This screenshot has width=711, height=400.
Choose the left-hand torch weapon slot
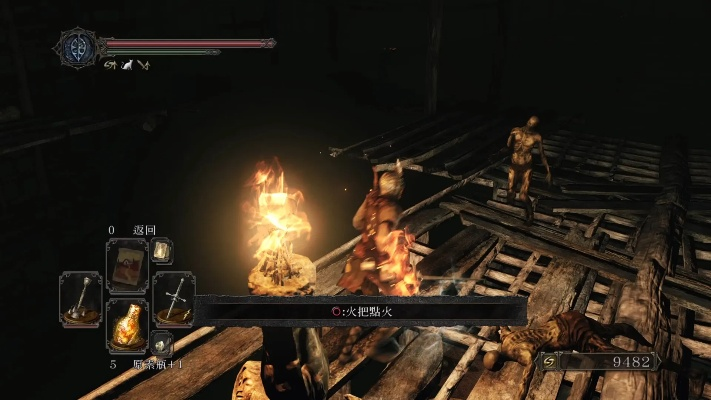[80, 297]
